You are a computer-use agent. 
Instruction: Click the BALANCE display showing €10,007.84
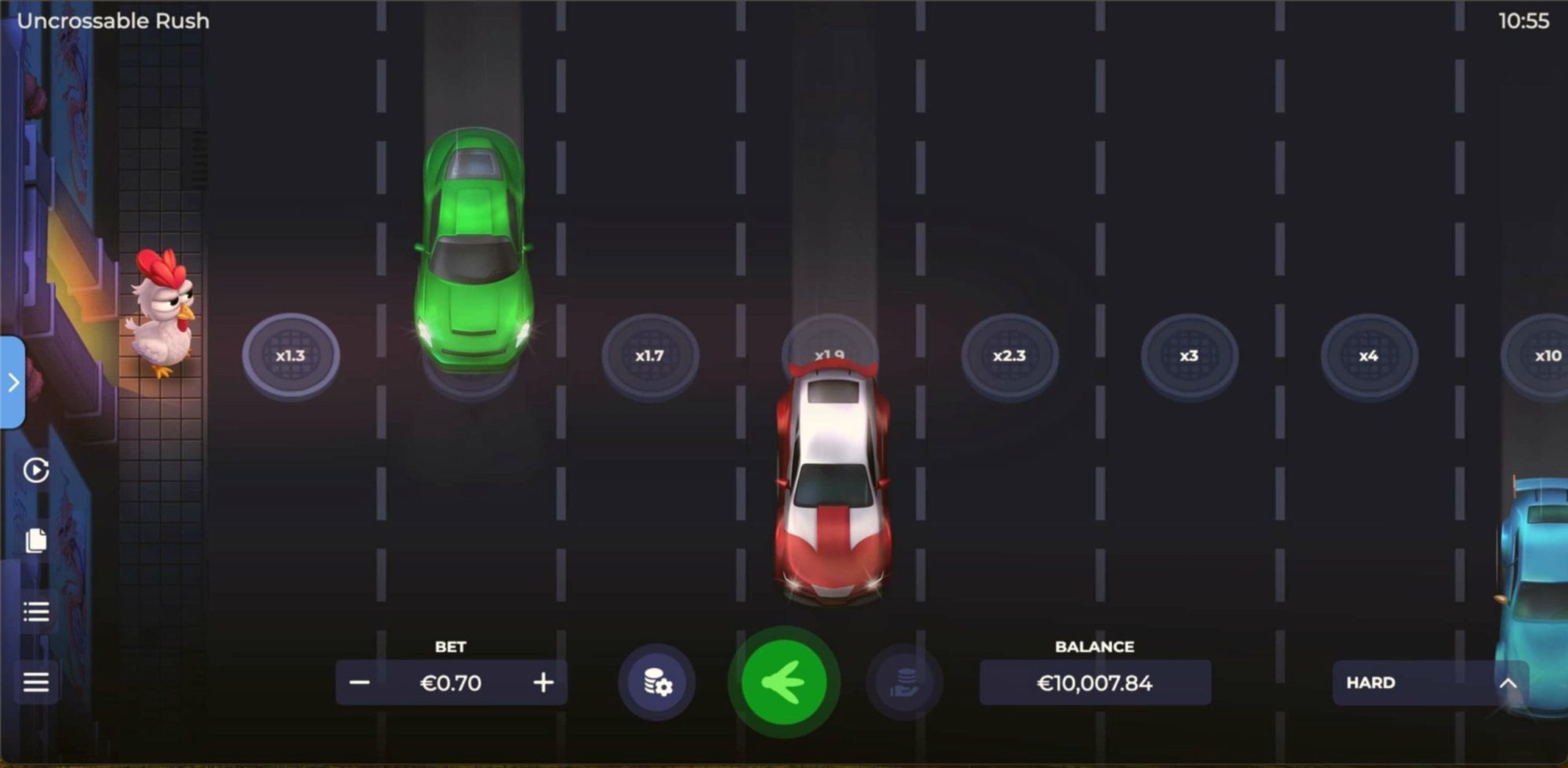(1094, 682)
